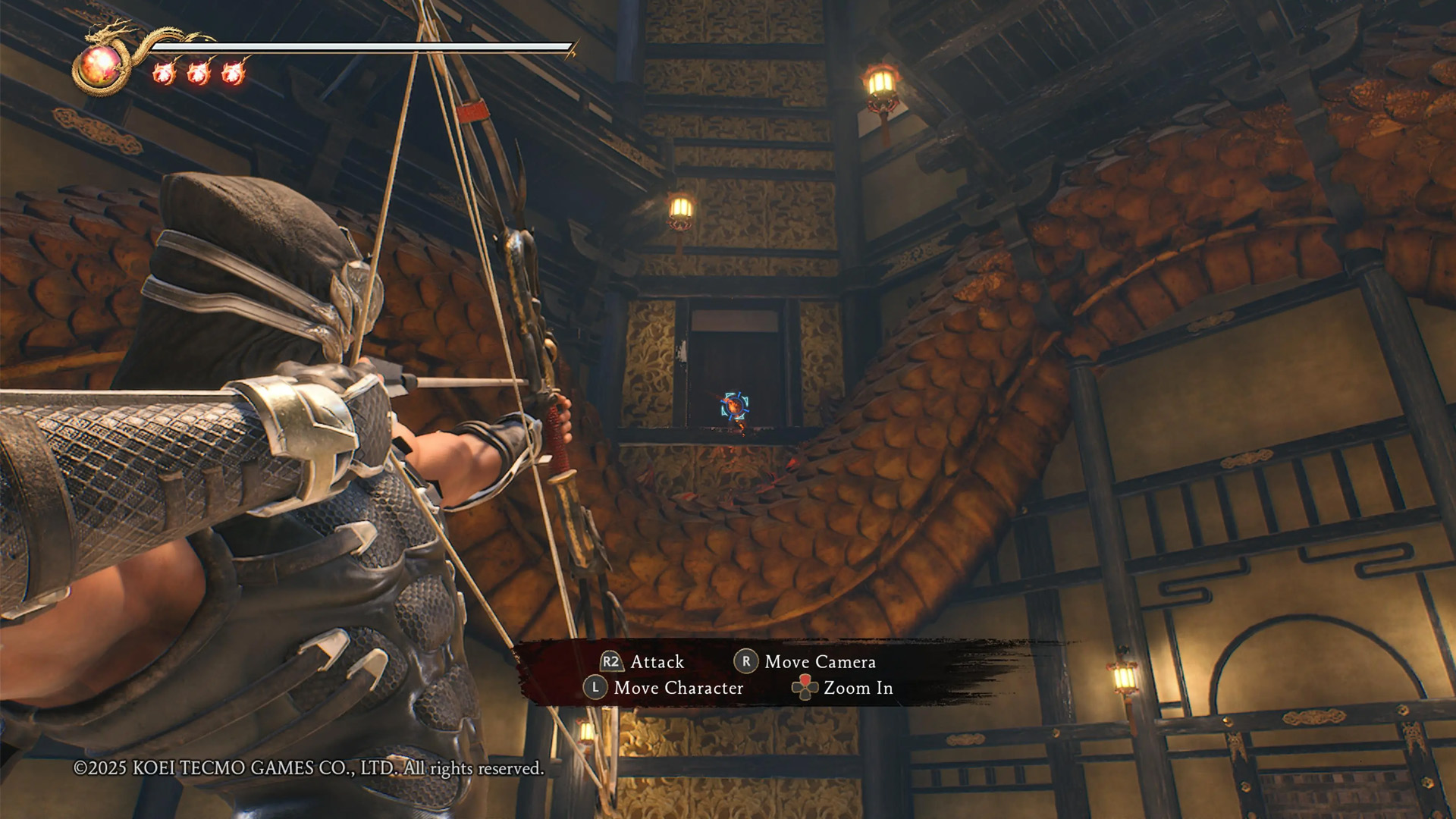Viewport: 1456px width, 819px height.
Task: Click the dragon orb emblem
Action: 101,66
